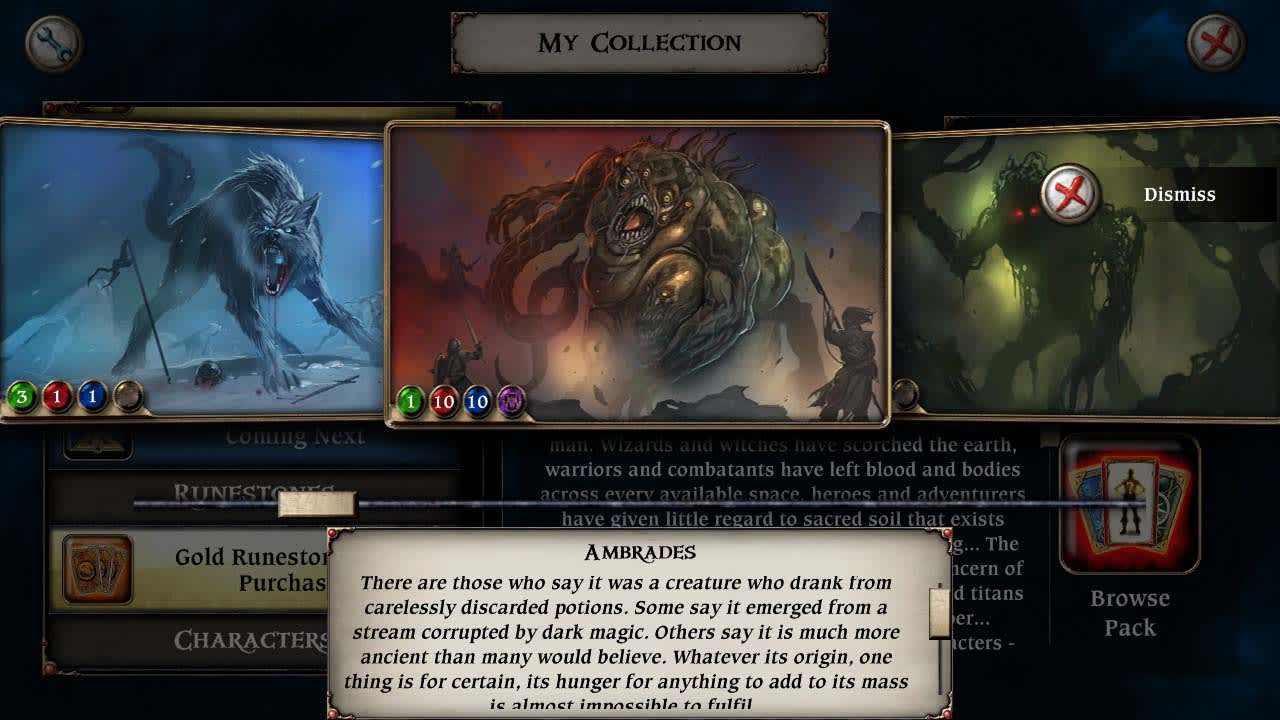The image size is (1280, 720).
Task: Click the Dismiss label
Action: point(1180,194)
